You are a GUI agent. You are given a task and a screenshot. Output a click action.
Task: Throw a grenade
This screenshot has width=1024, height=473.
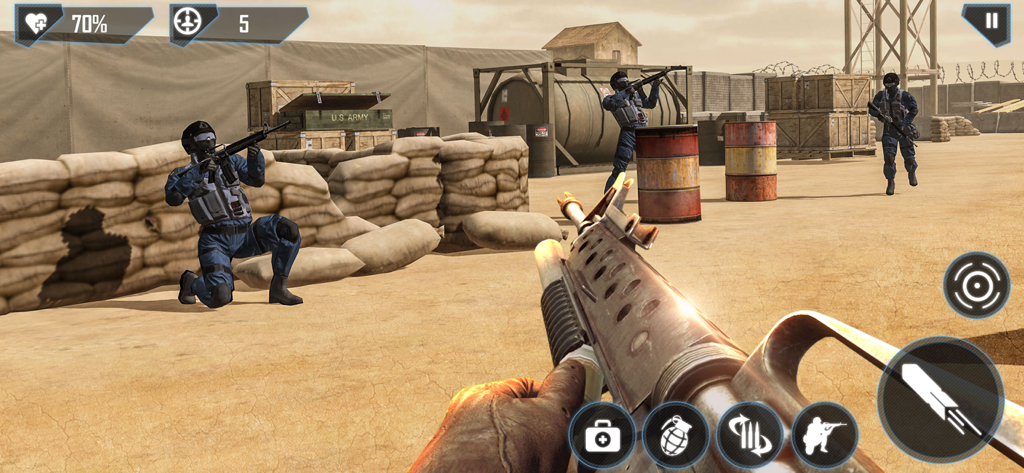pos(676,436)
